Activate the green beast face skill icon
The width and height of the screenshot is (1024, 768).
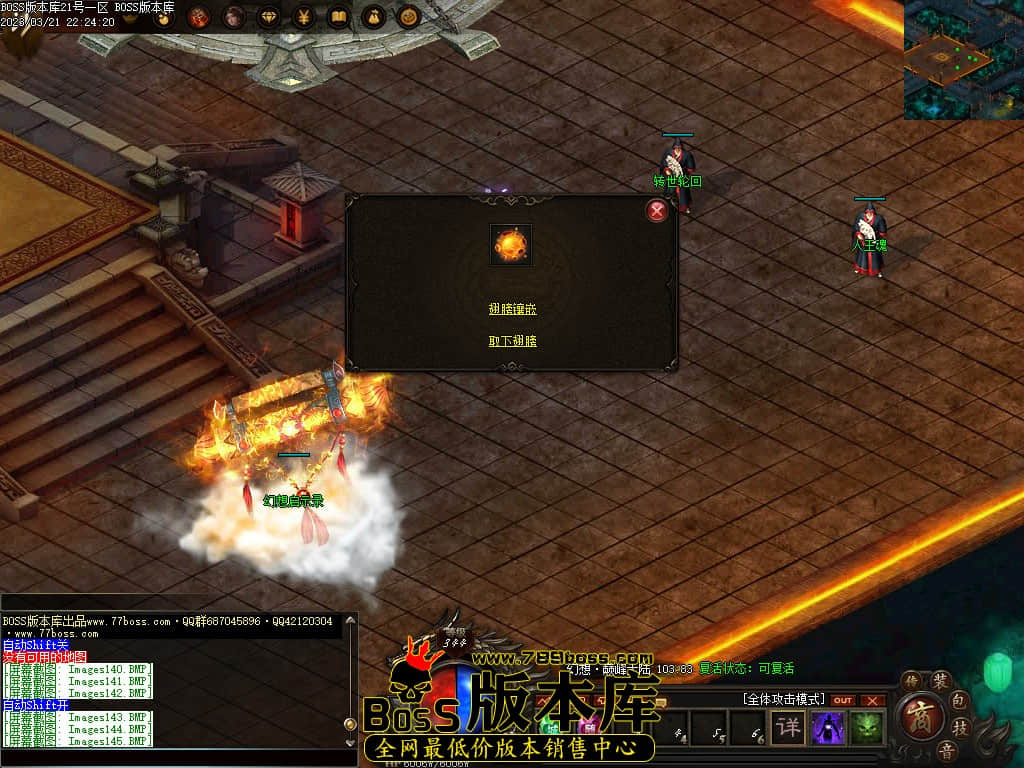(x=867, y=727)
